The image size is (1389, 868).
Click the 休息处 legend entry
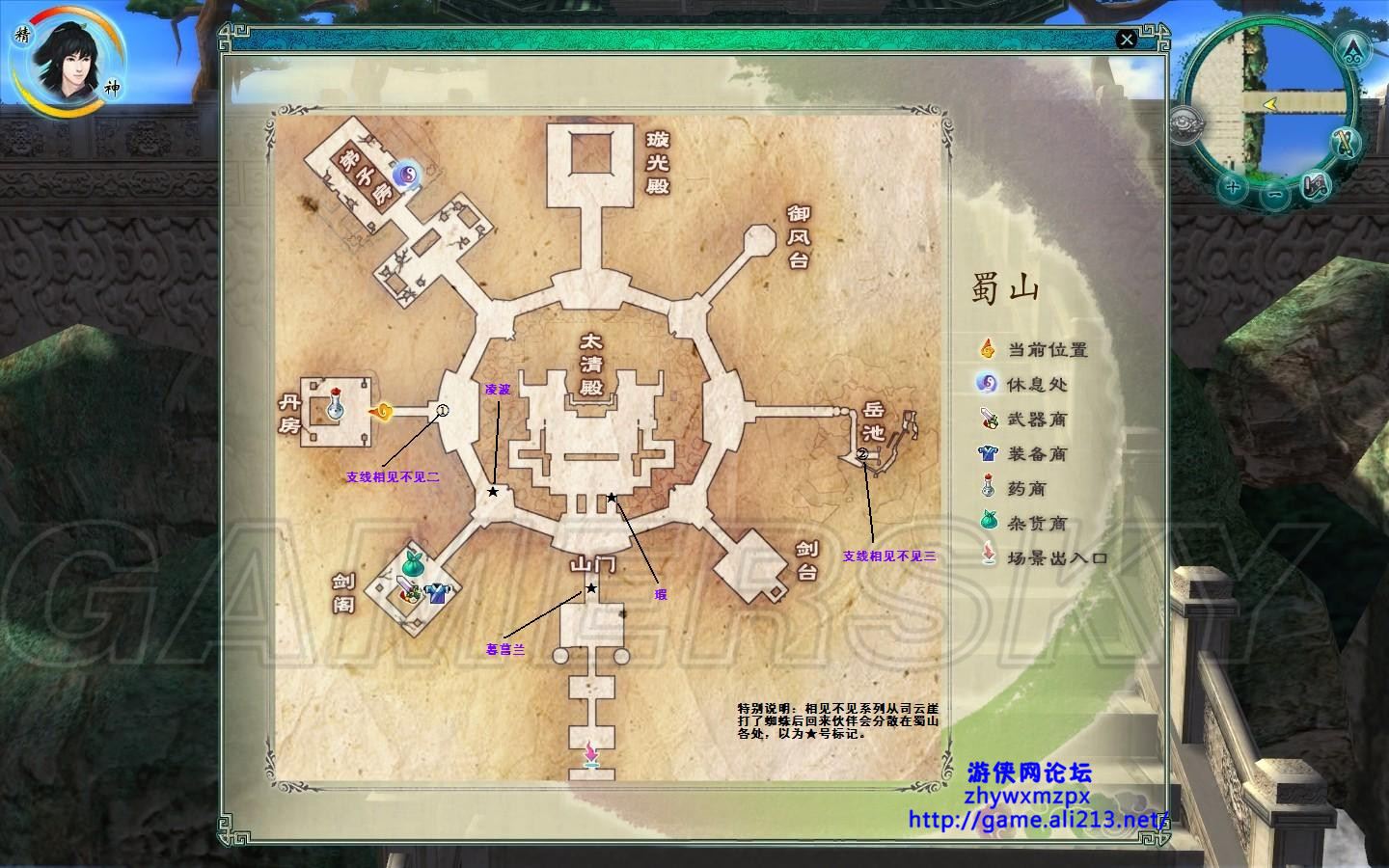(x=1037, y=384)
